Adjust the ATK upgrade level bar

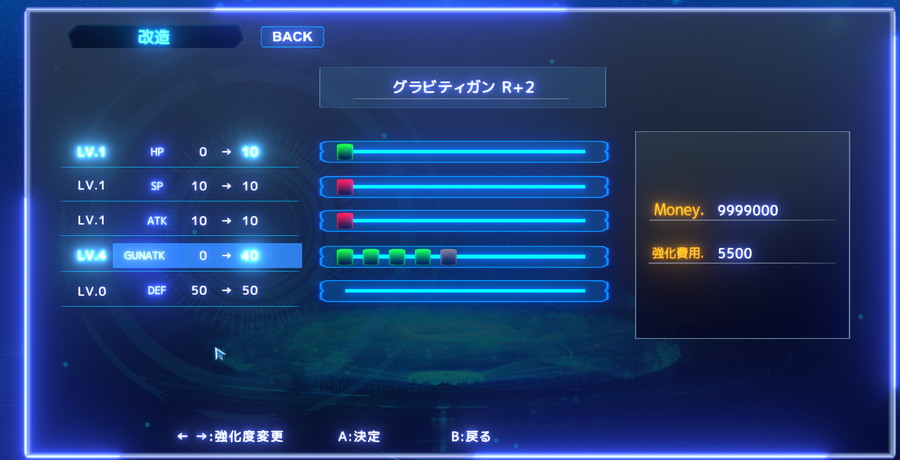[464, 220]
